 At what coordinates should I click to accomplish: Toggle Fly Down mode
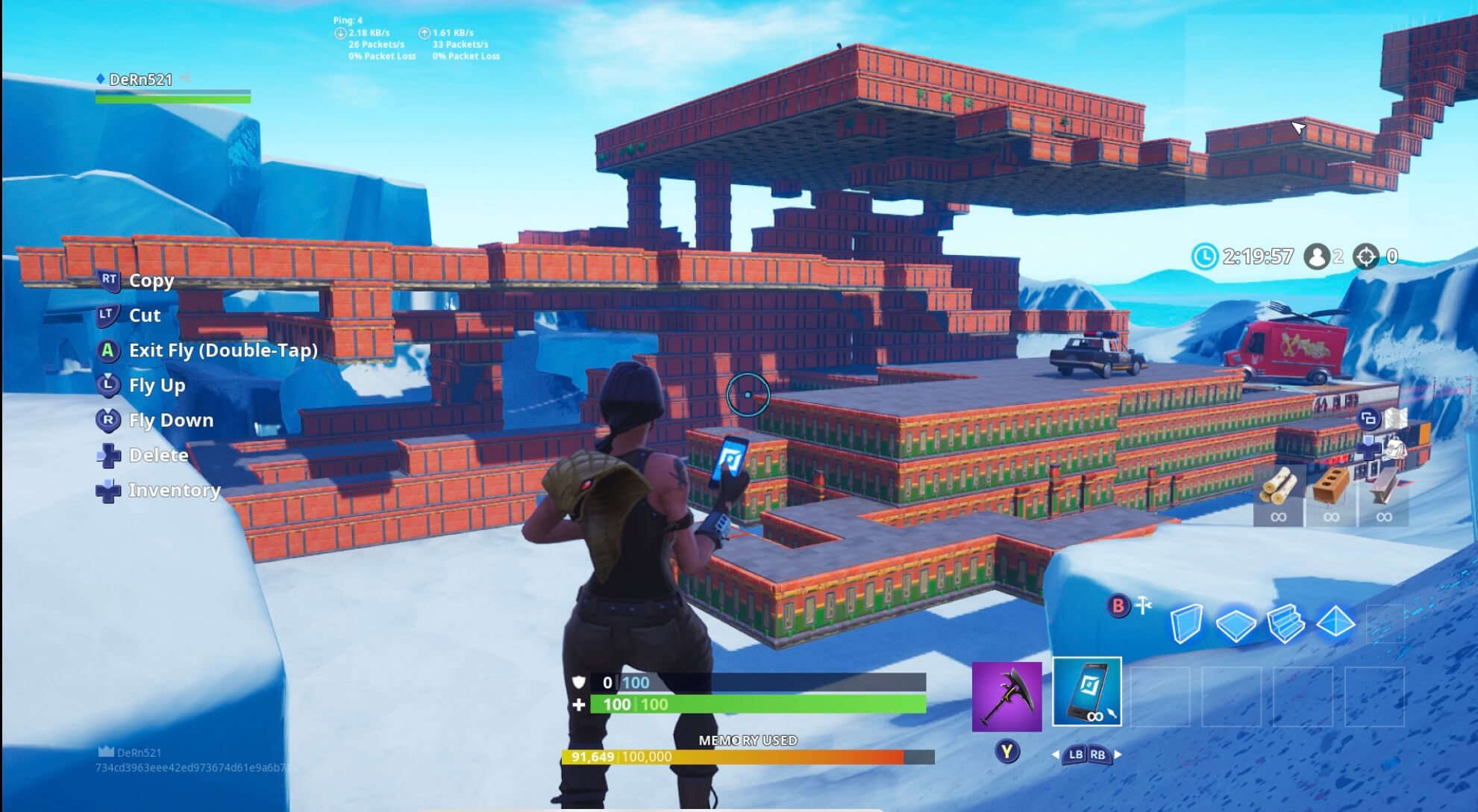[171, 420]
